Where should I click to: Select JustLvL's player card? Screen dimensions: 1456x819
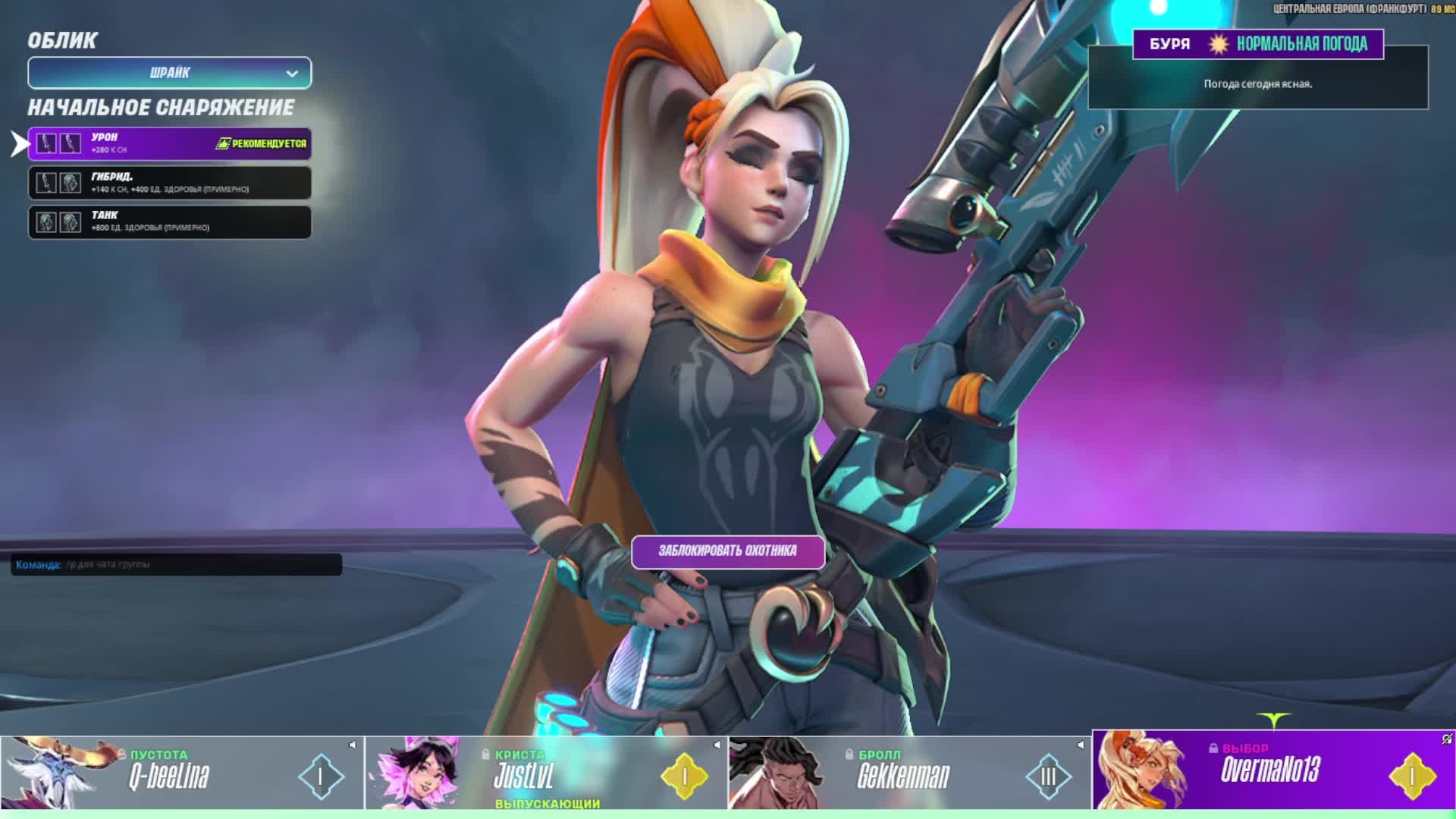(546, 775)
